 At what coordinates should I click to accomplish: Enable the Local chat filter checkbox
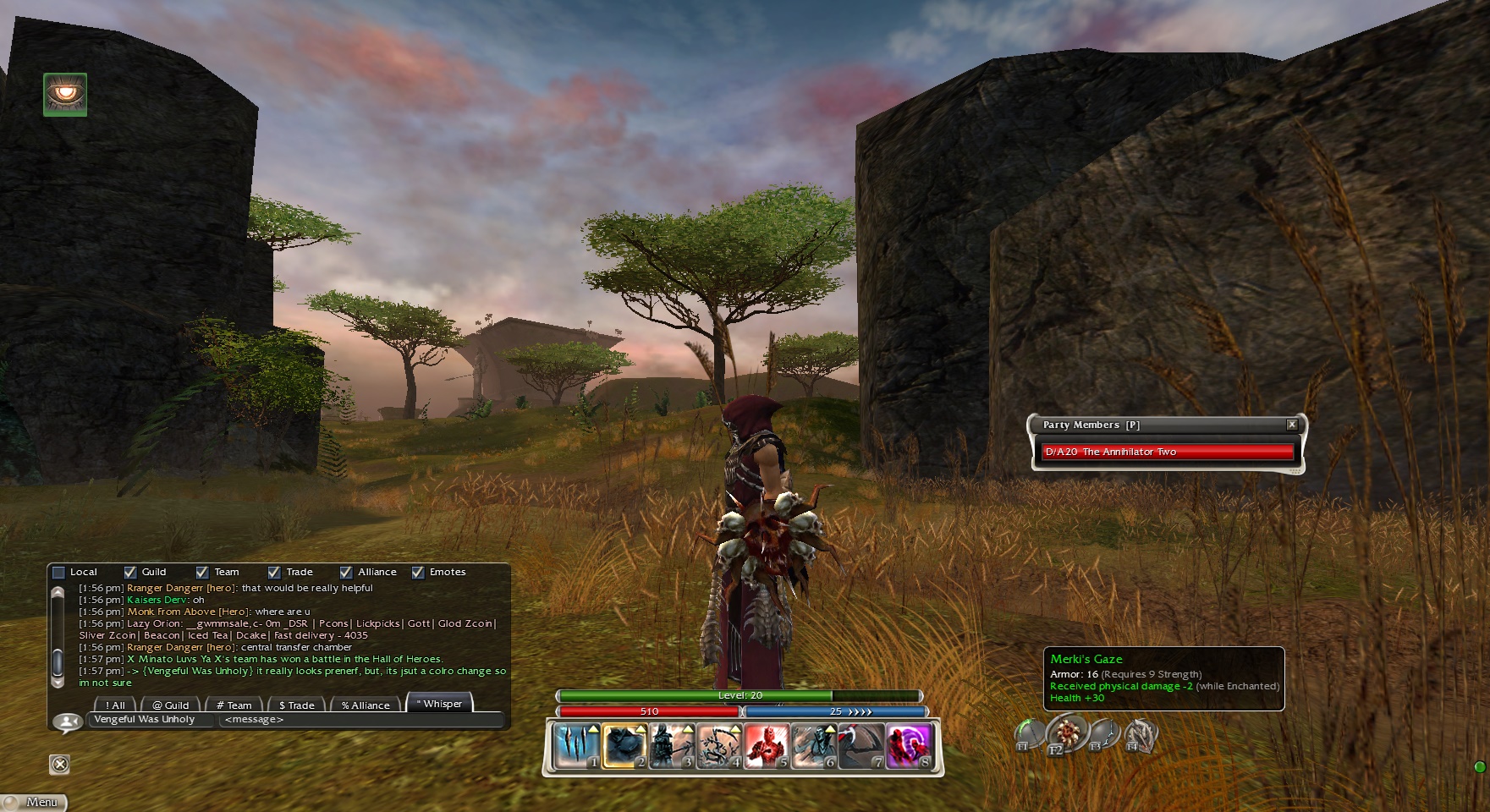coord(59,573)
